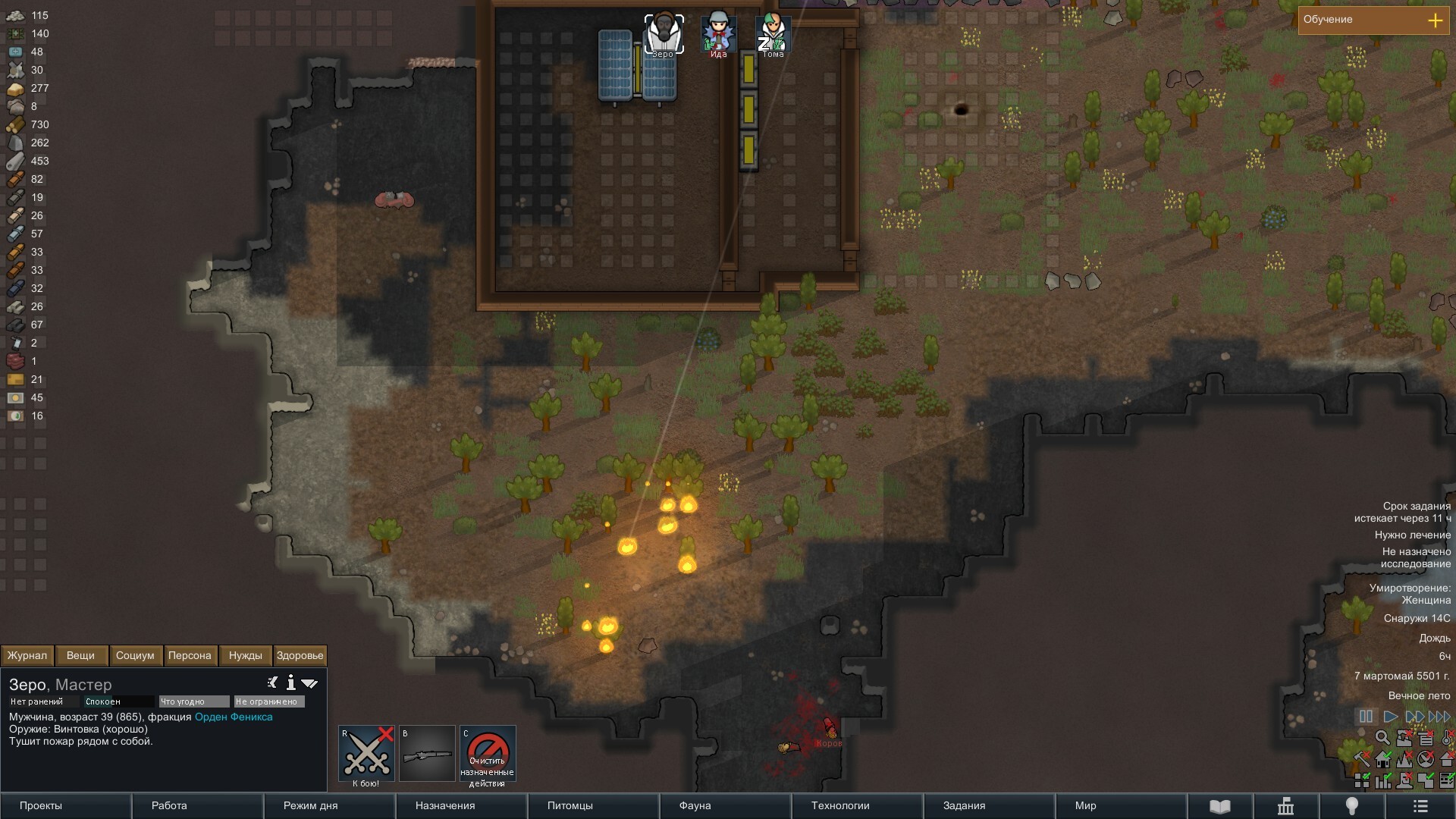Switch to the Здоровье health tab
This screenshot has width=1456, height=819.
300,655
